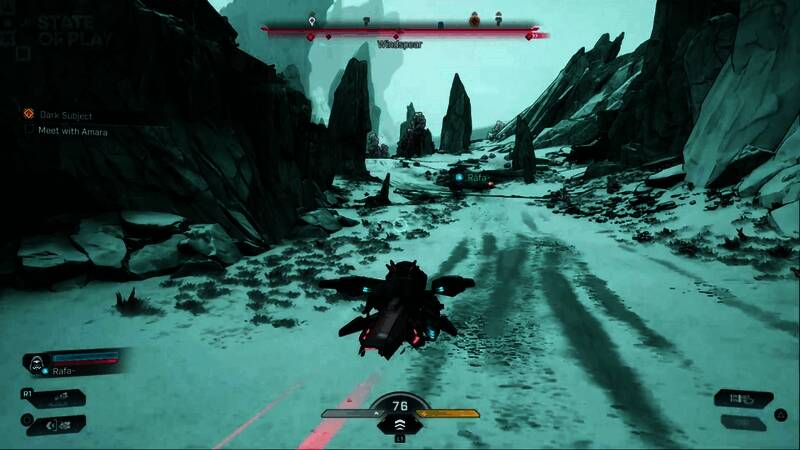The width and height of the screenshot is (800, 450).
Task: Select the white location pin on the compass
Action: [313, 20]
